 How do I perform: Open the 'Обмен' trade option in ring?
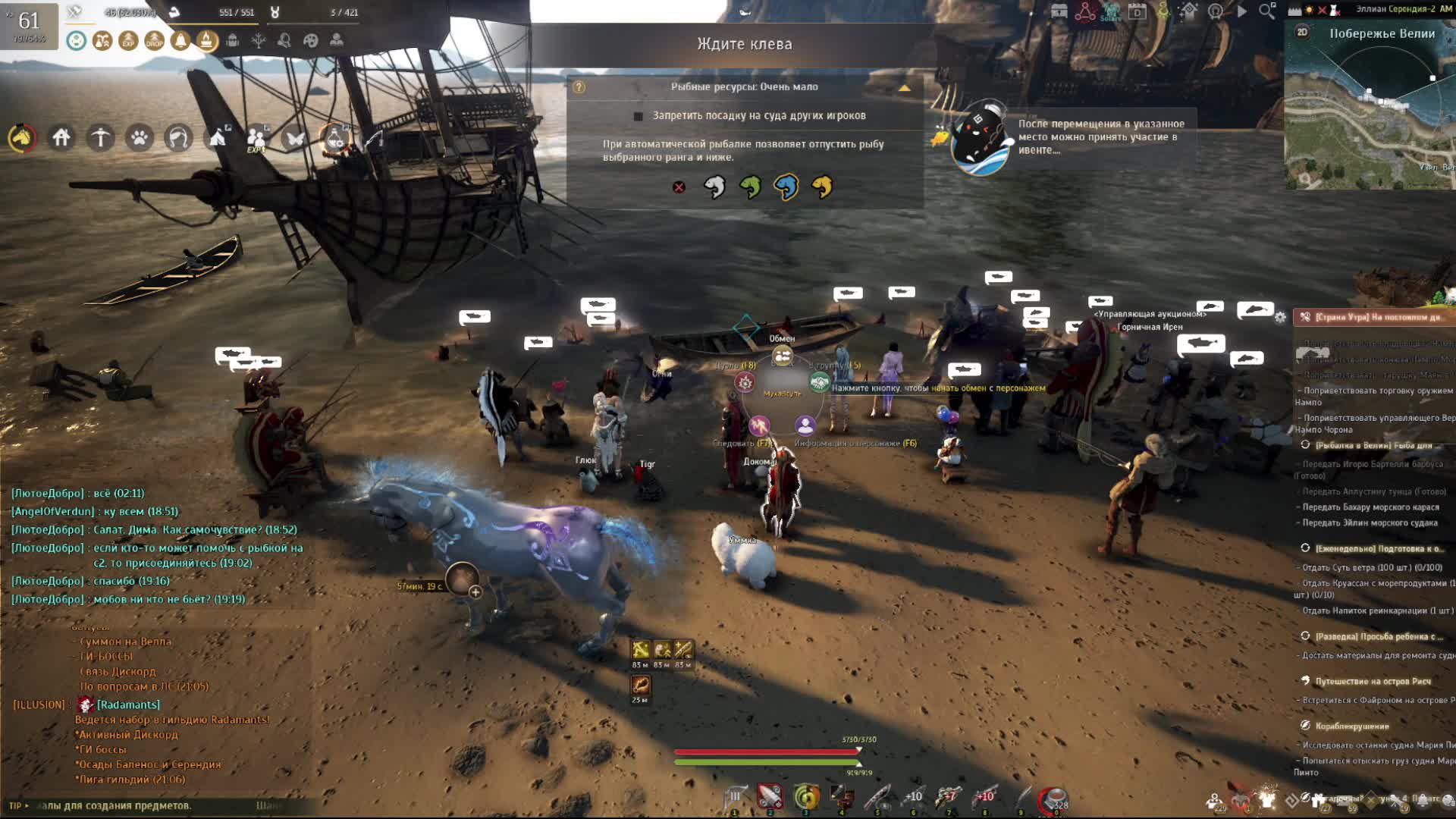click(x=782, y=354)
